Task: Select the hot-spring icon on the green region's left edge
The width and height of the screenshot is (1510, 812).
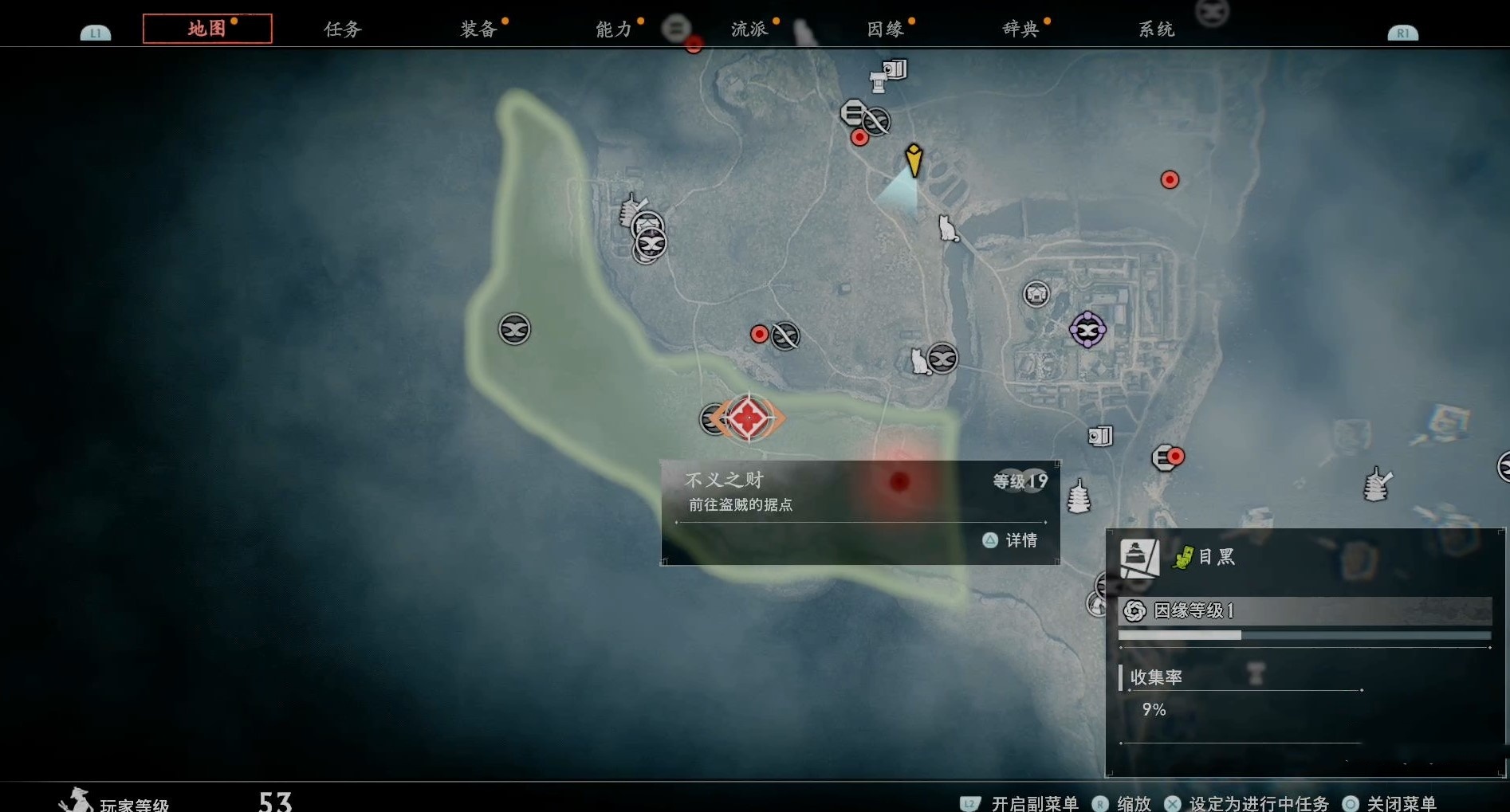Action: click(x=514, y=328)
